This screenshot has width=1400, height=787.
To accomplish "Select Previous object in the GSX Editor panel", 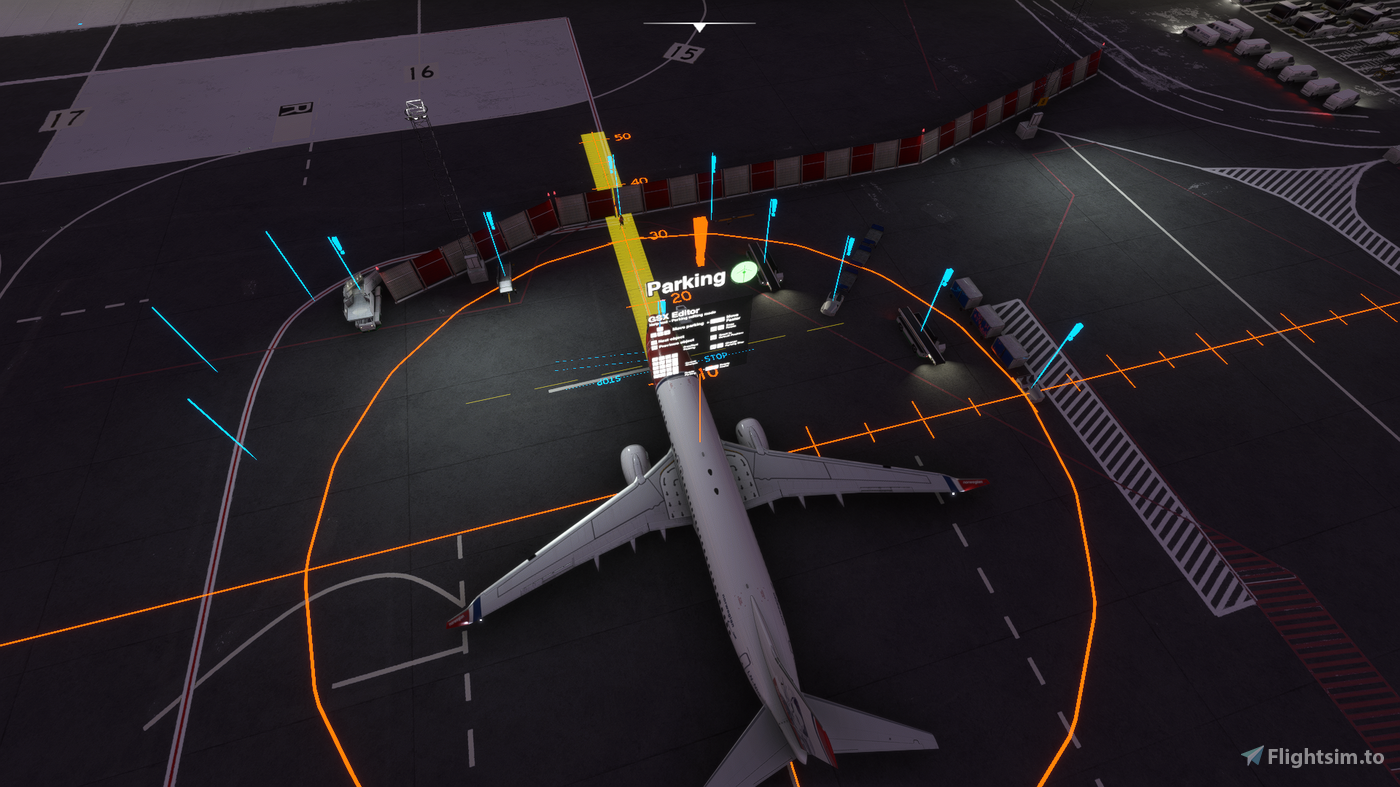I will click(675, 345).
